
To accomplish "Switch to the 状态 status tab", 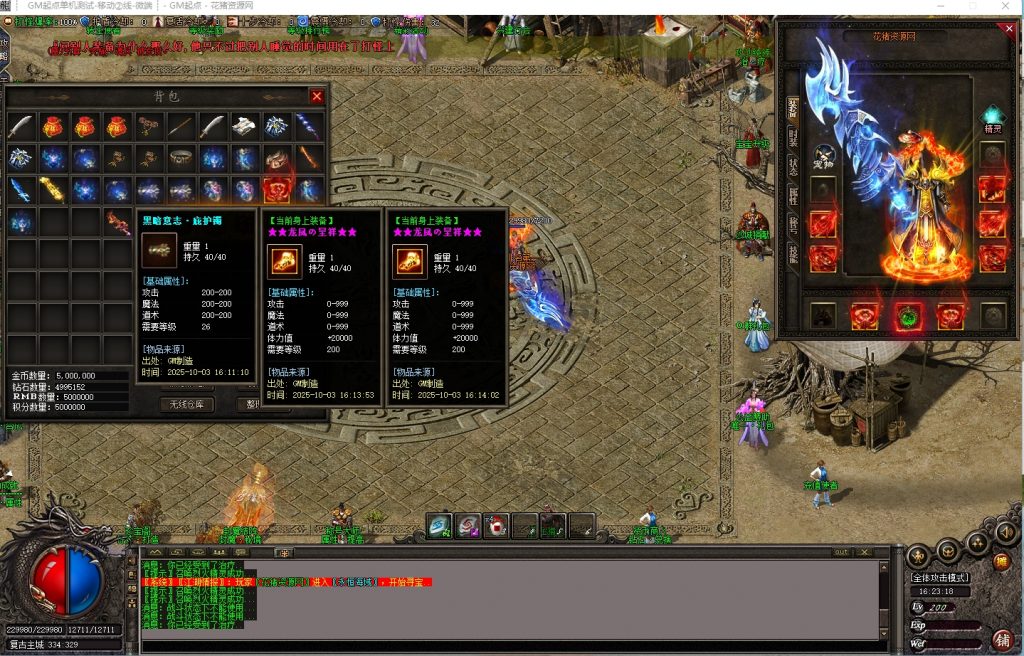I will pyautogui.click(x=793, y=164).
